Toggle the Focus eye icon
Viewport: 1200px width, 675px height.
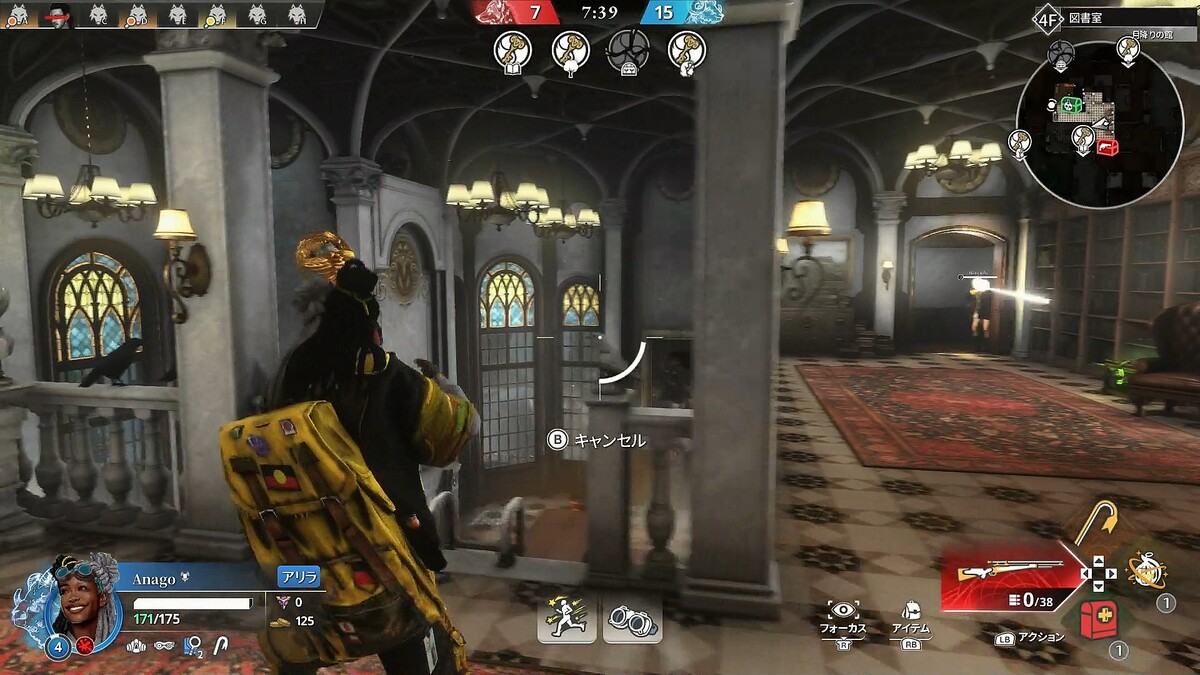click(844, 611)
